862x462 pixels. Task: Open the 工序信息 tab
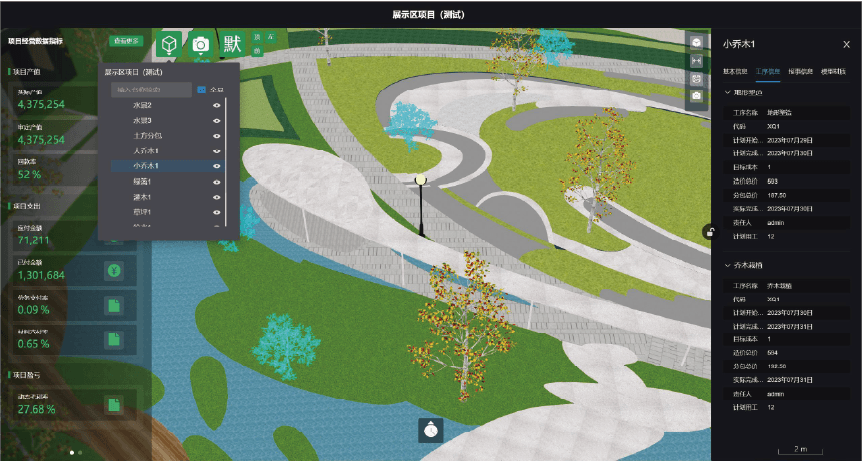(x=769, y=72)
